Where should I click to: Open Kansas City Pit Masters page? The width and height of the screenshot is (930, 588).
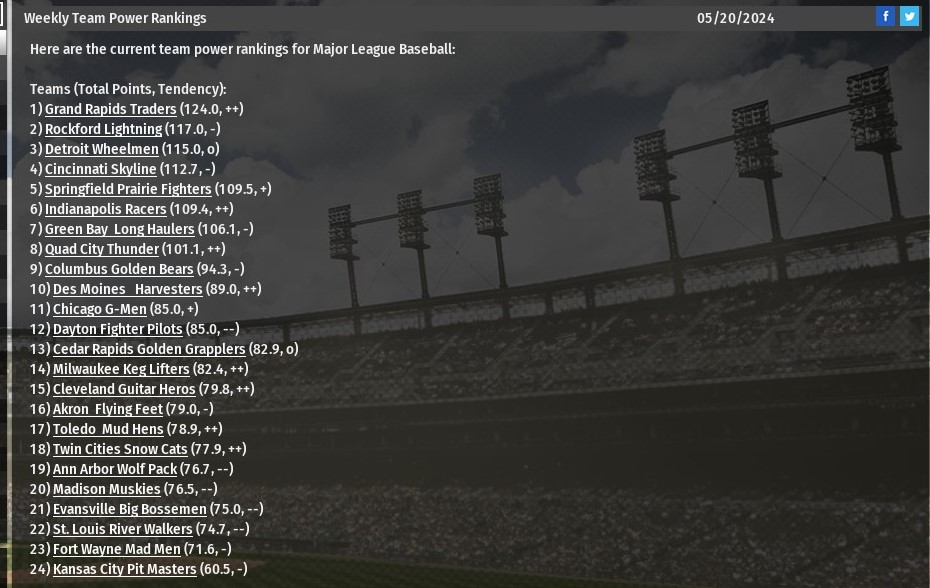124,569
